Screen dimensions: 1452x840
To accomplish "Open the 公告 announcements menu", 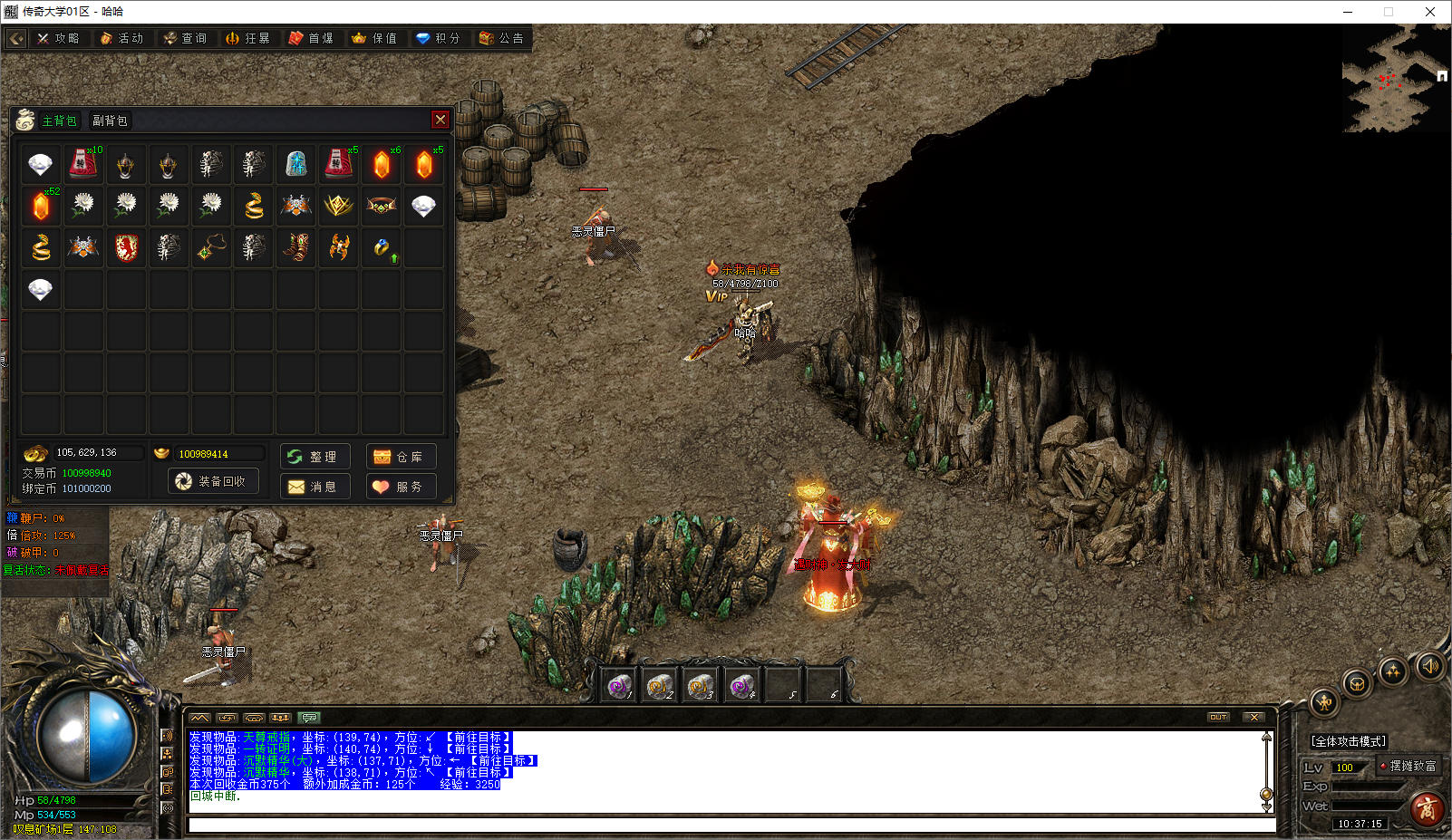I will click(x=502, y=38).
